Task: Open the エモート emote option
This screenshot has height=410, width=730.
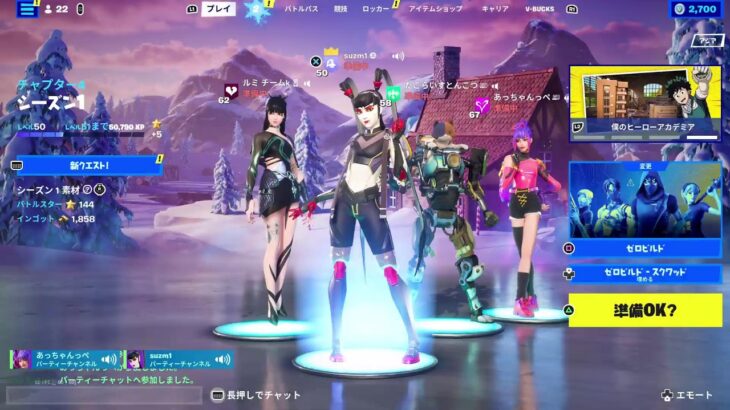Action: (692, 396)
